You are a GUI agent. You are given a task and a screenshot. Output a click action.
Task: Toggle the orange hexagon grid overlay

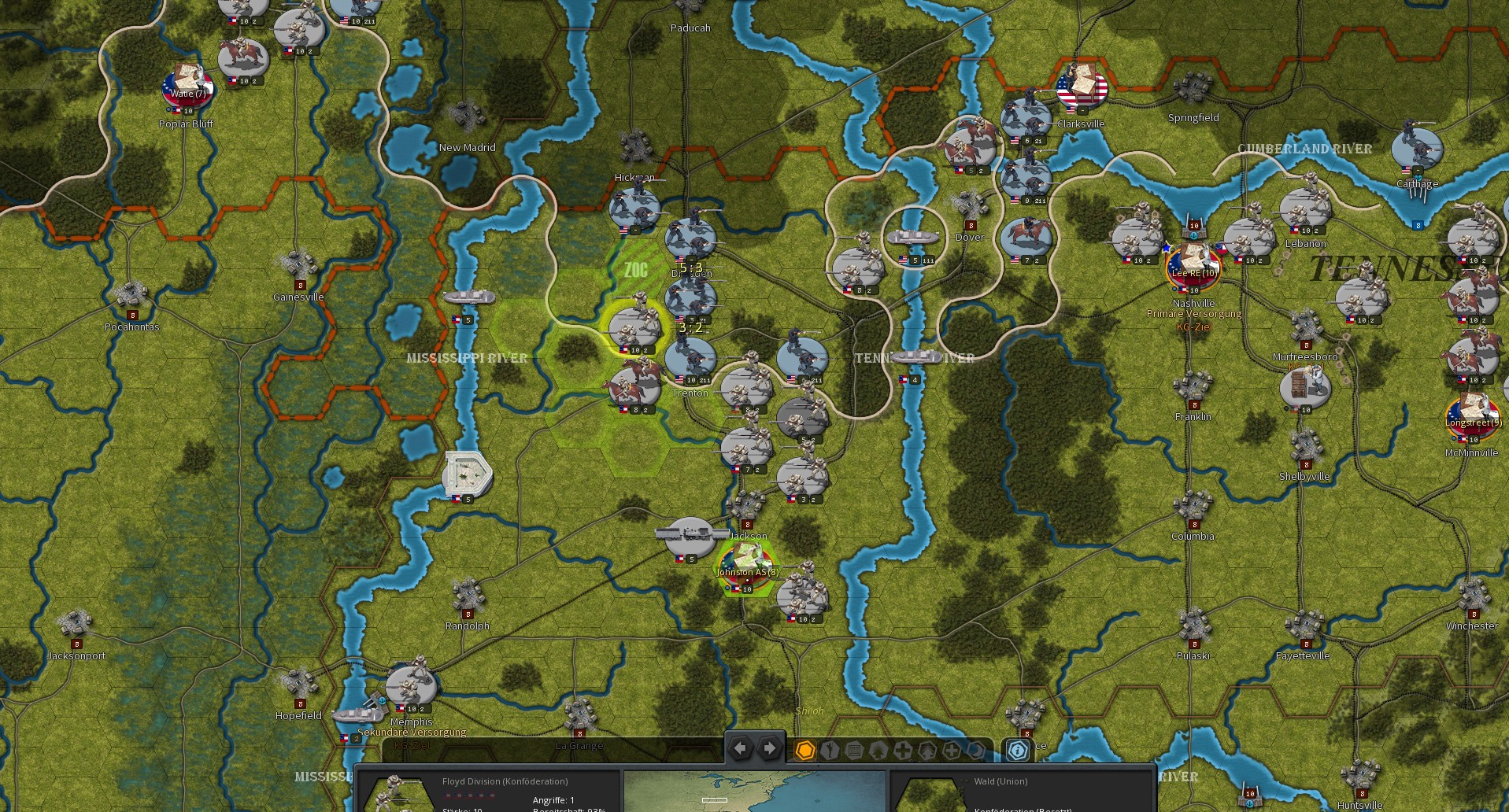[x=806, y=751]
